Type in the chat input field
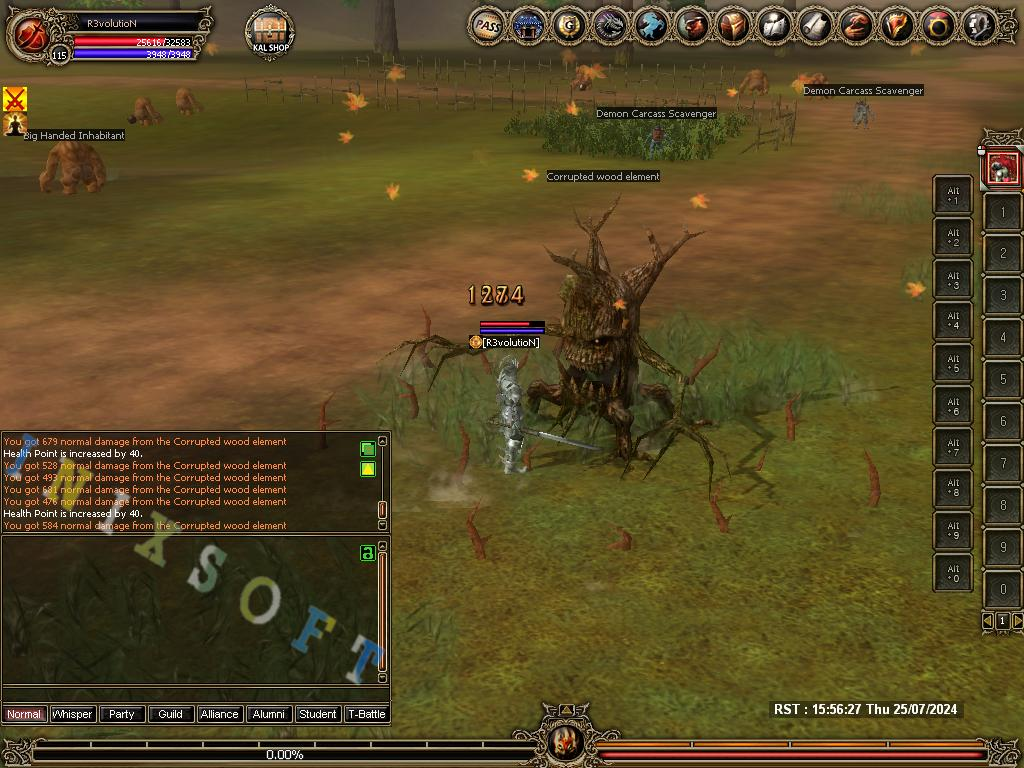Viewport: 1024px width, 768px height. point(190,695)
